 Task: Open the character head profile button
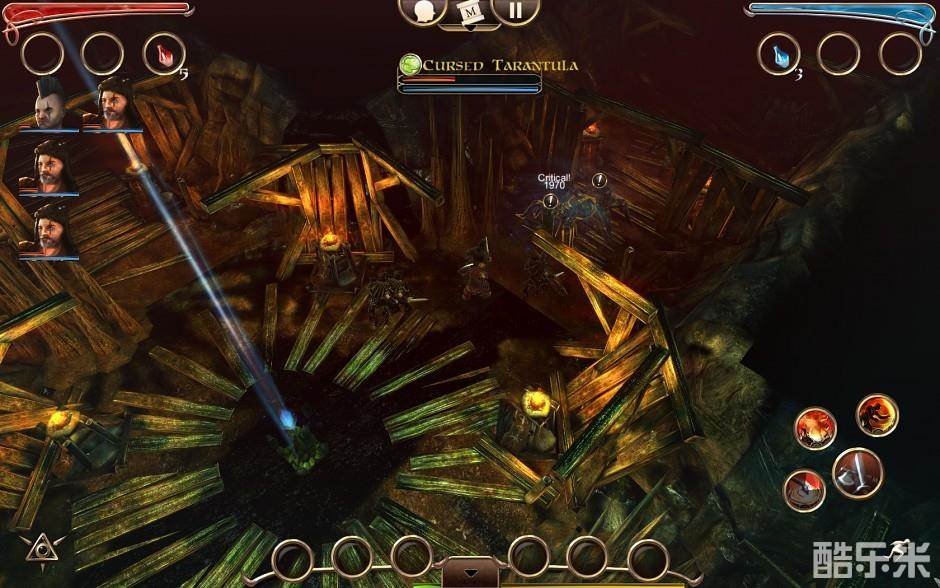click(423, 10)
